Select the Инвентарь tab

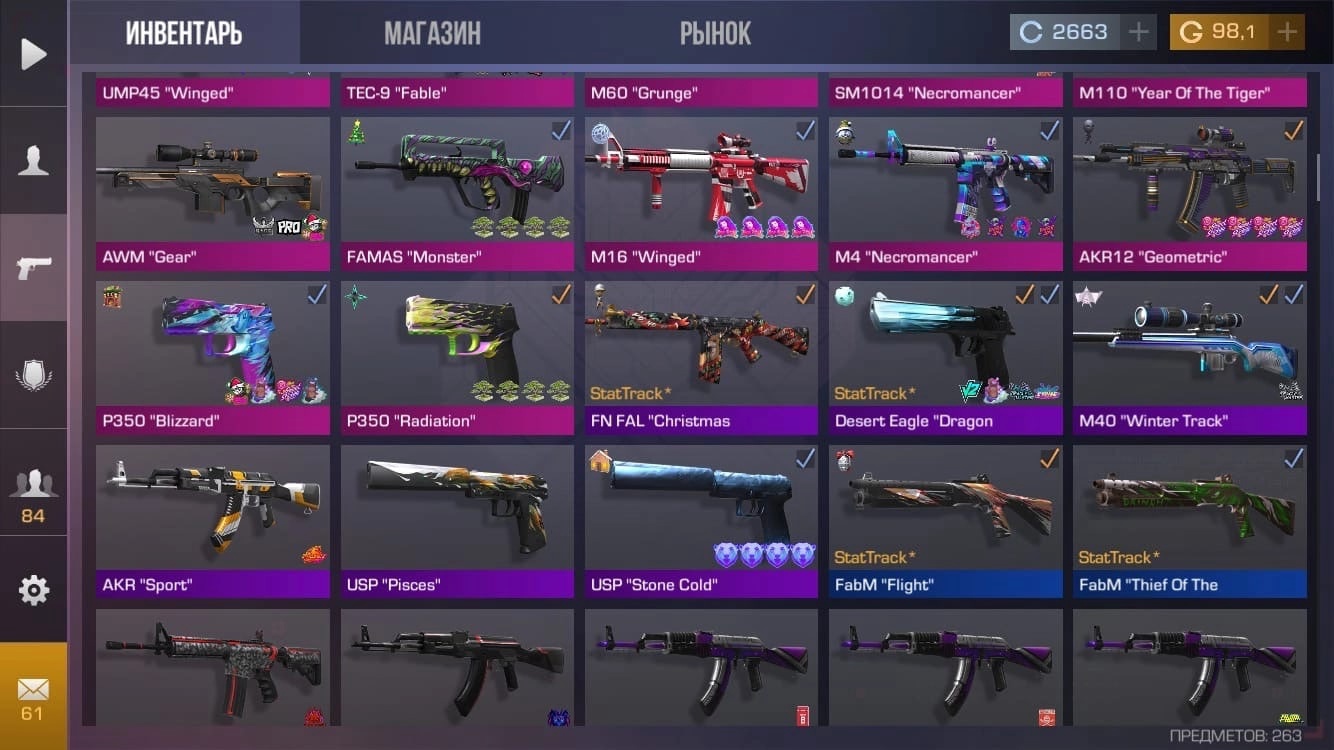point(184,33)
